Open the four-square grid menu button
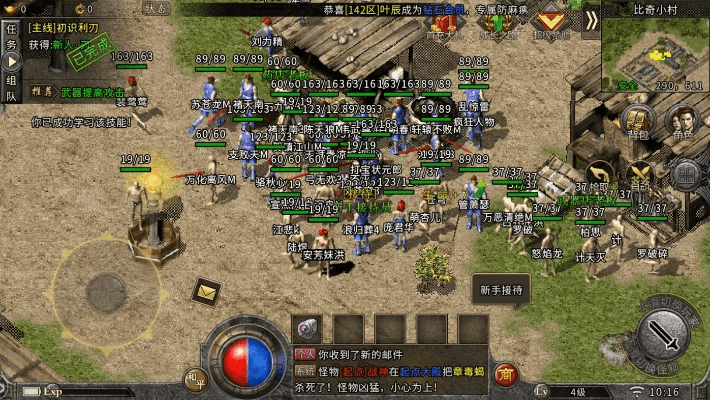 (685, 175)
